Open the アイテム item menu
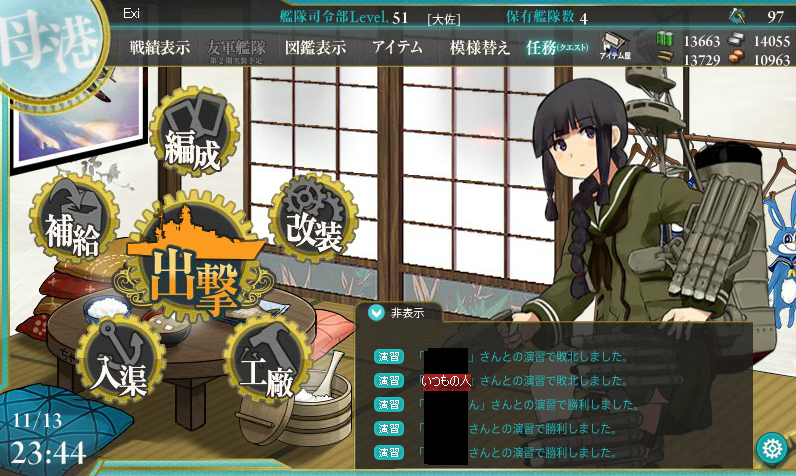 pos(397,47)
